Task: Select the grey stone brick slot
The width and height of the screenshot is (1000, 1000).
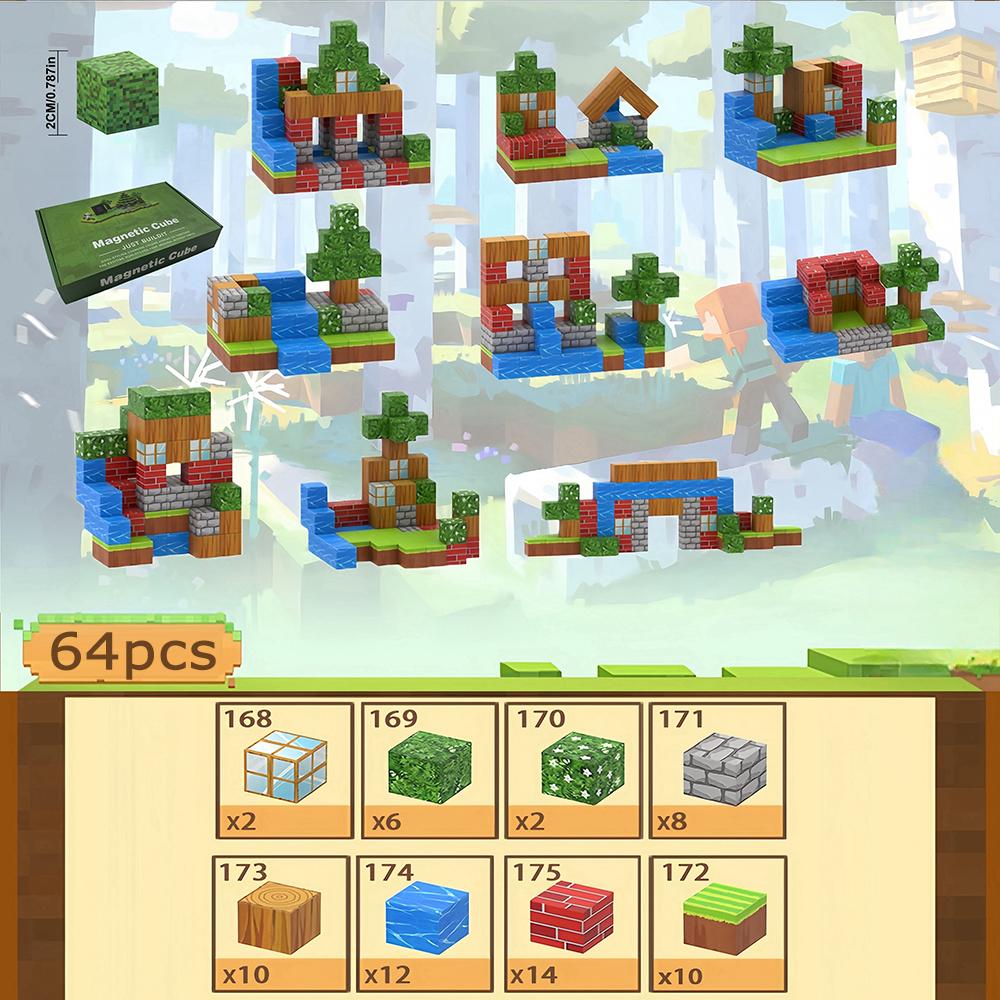Action: 717,770
